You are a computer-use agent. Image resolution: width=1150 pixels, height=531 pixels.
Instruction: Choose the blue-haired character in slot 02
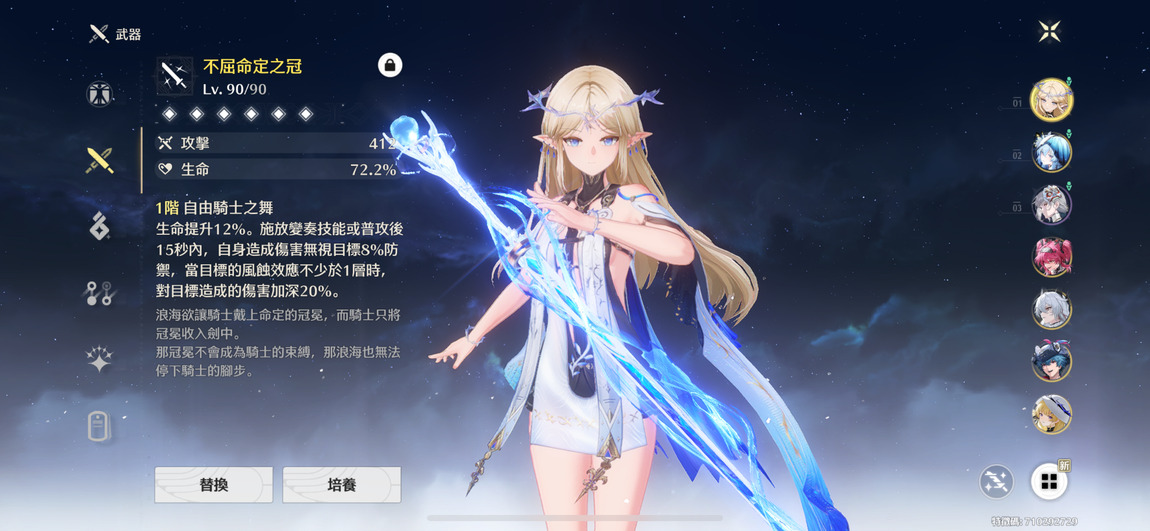(x=1051, y=153)
